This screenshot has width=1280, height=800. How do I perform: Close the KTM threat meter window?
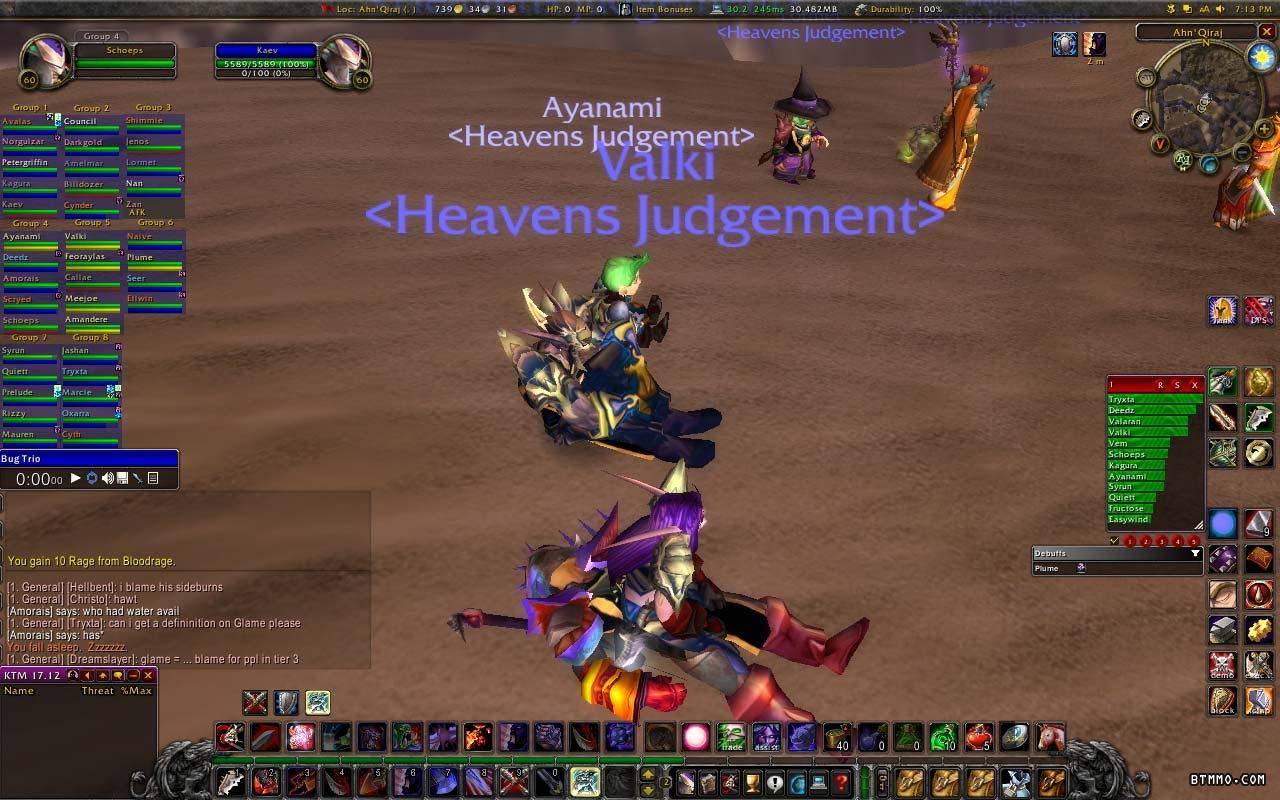[x=148, y=676]
